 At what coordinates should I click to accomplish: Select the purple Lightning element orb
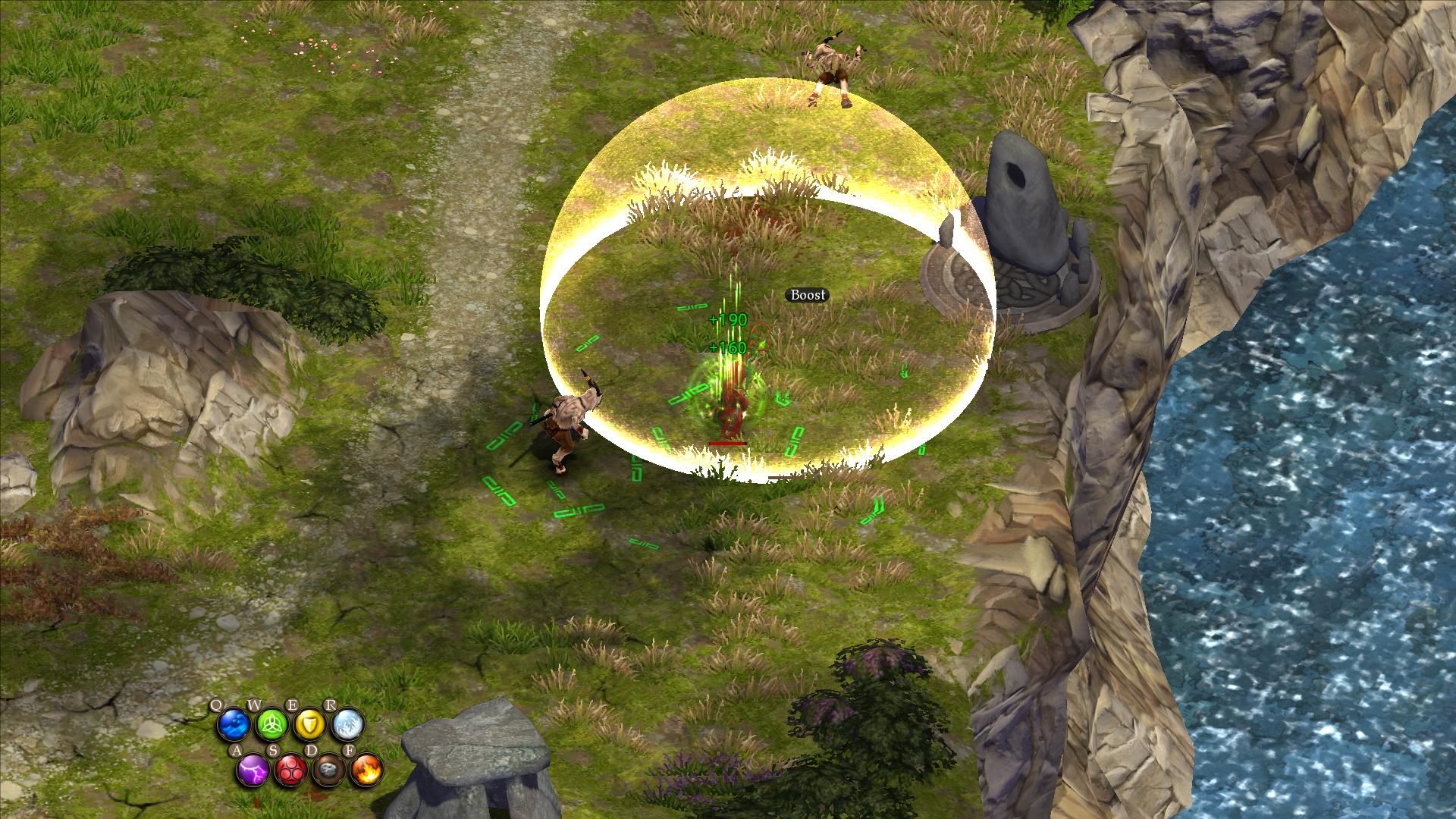252,770
